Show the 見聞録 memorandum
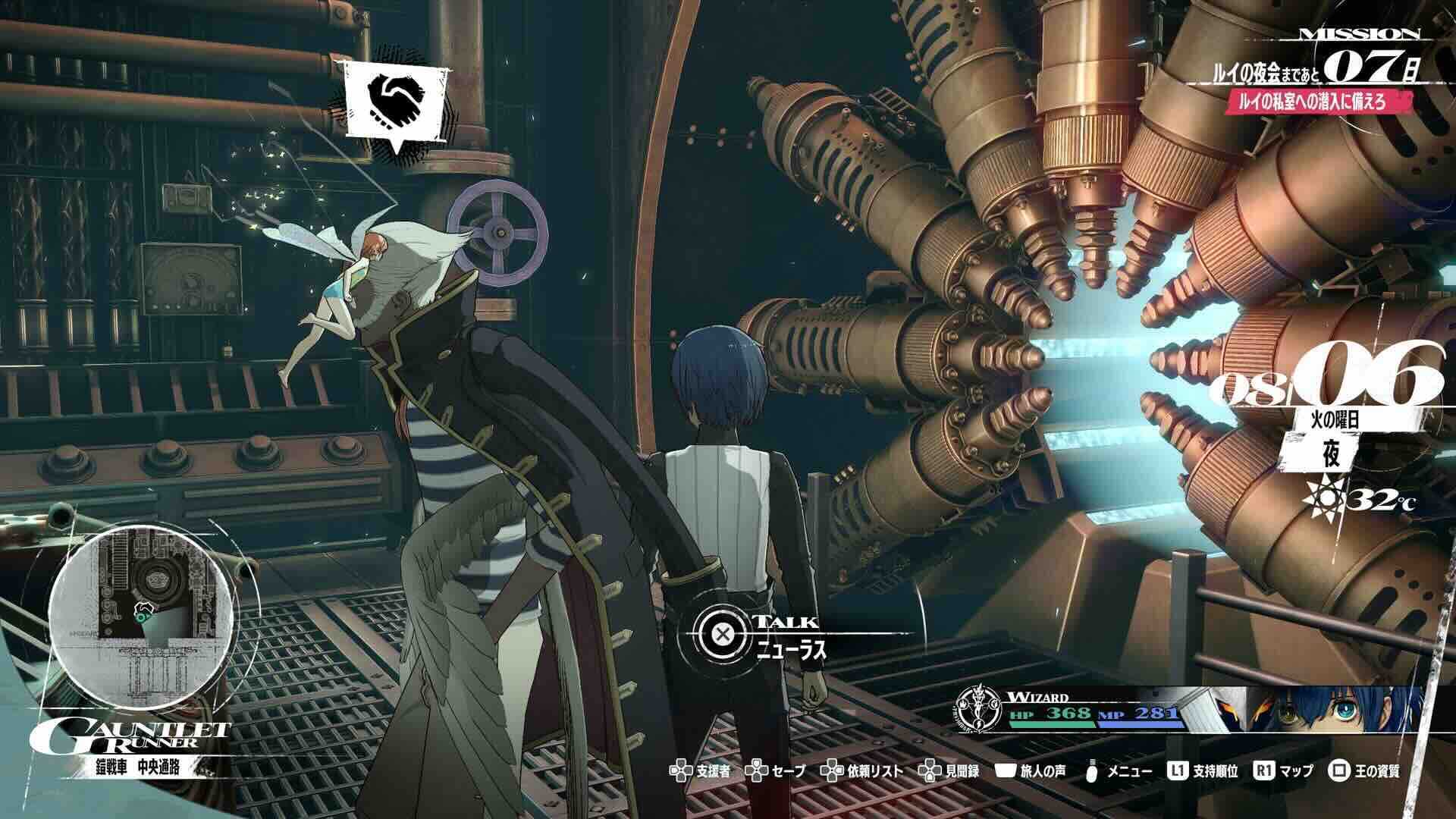This screenshot has height=819, width=1456. tap(949, 771)
